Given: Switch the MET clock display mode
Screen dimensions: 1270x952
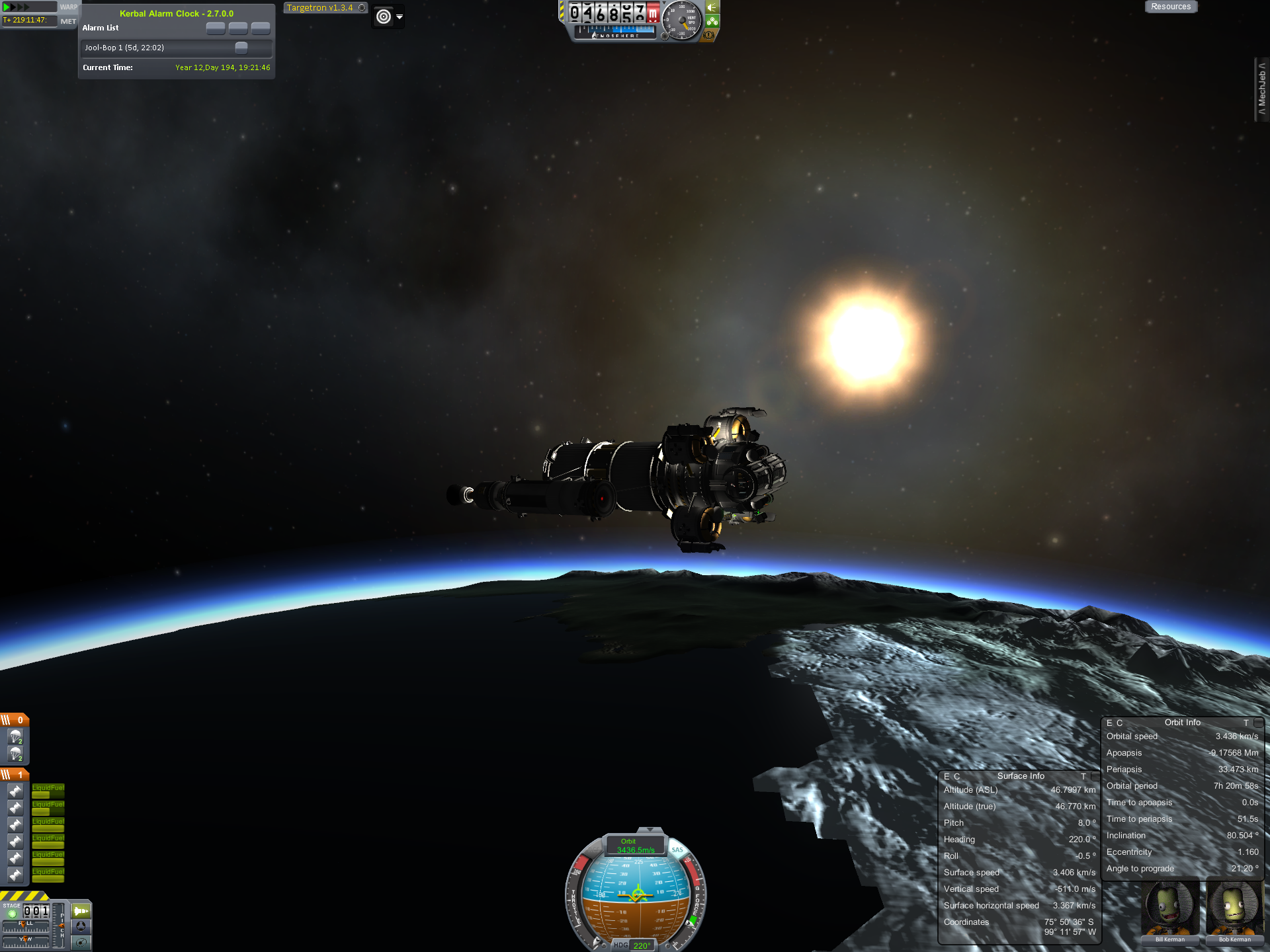Looking at the screenshot, I should [x=68, y=21].
